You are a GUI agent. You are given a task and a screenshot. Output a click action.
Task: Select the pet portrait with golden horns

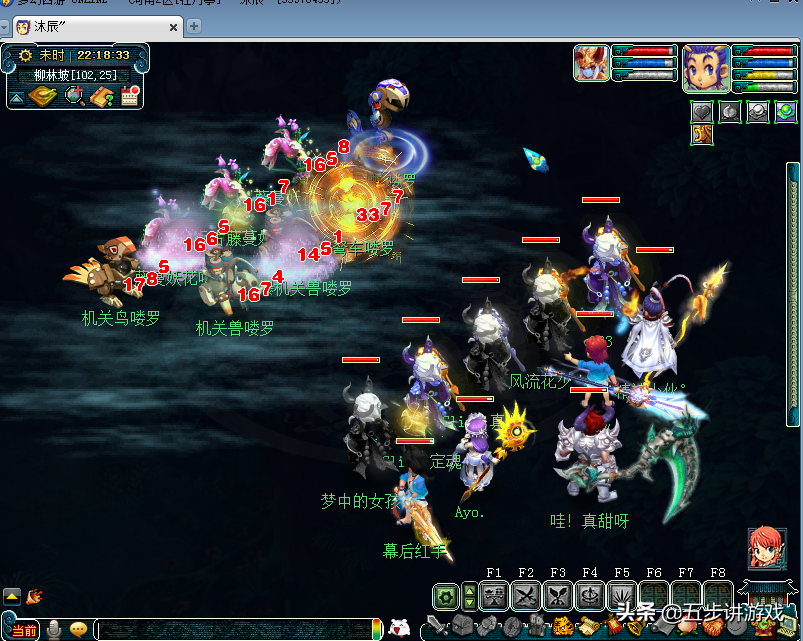click(591, 63)
